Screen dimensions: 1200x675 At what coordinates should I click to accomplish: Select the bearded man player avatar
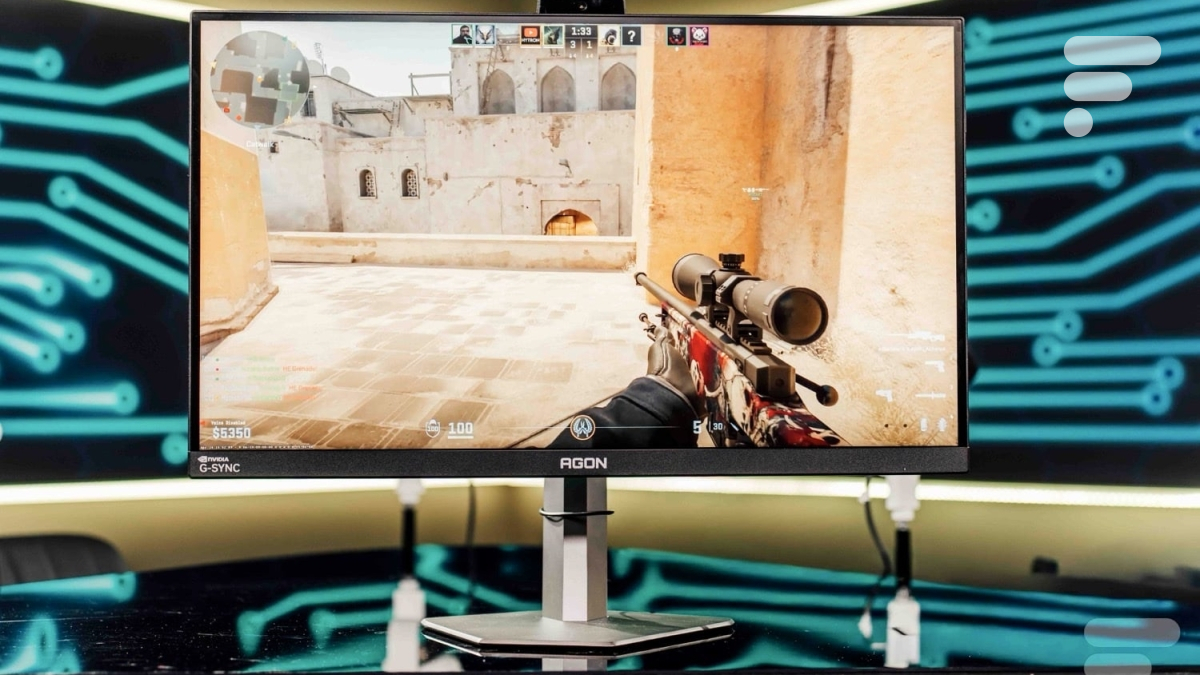[461, 35]
